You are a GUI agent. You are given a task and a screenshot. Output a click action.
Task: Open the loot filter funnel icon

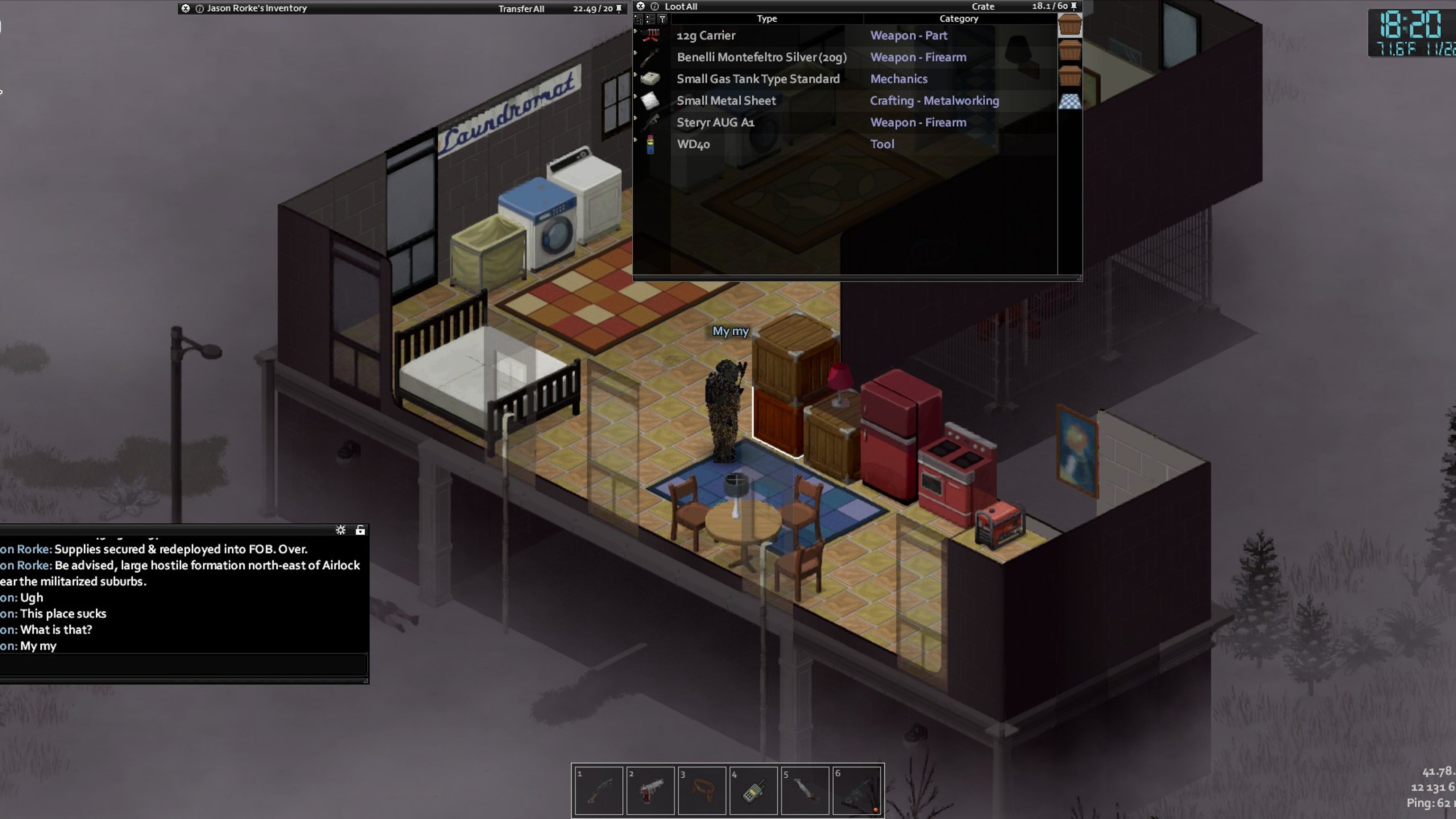pos(663,19)
